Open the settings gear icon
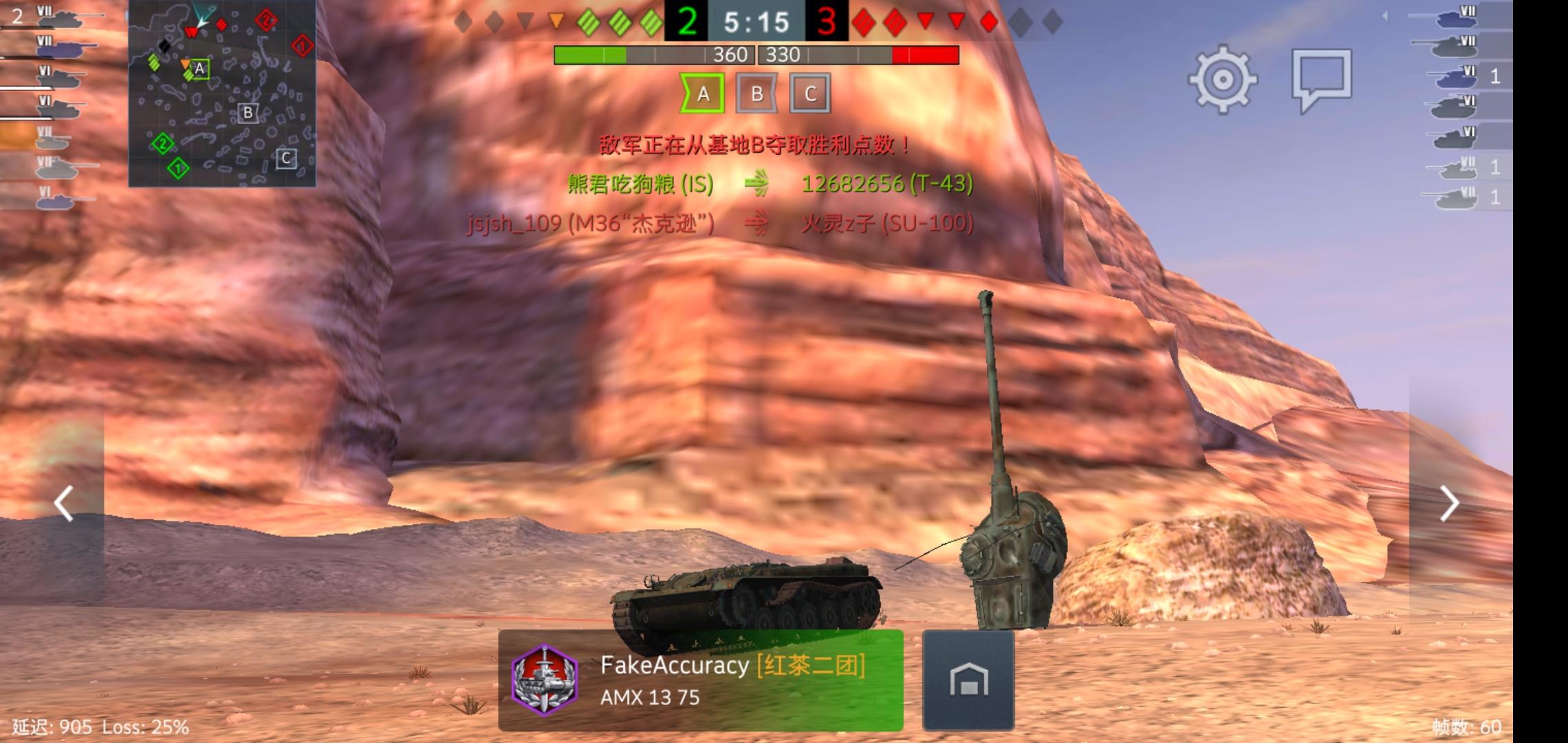 tap(1224, 80)
